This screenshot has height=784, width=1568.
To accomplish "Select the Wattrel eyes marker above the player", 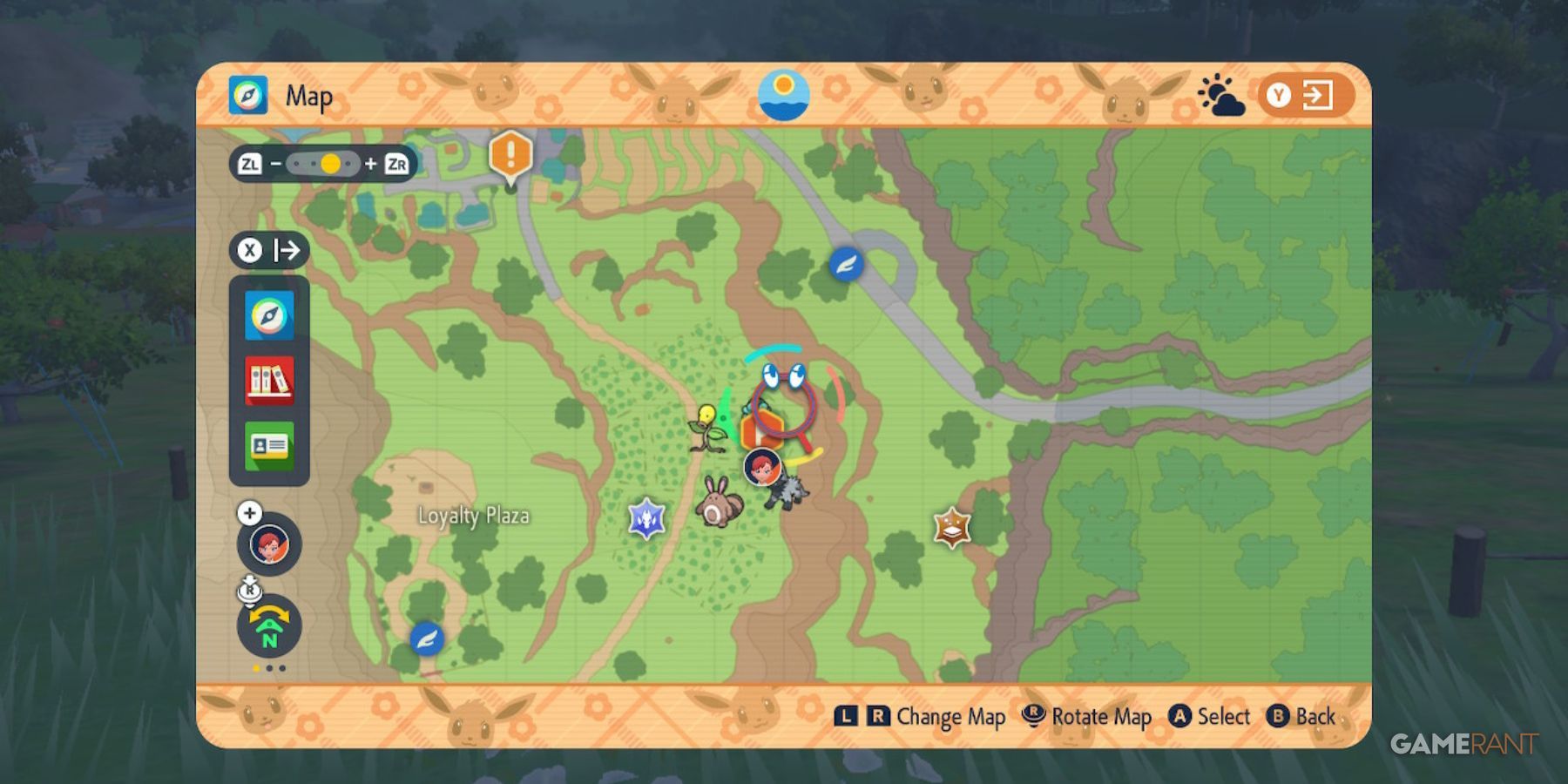I will click(x=782, y=376).
